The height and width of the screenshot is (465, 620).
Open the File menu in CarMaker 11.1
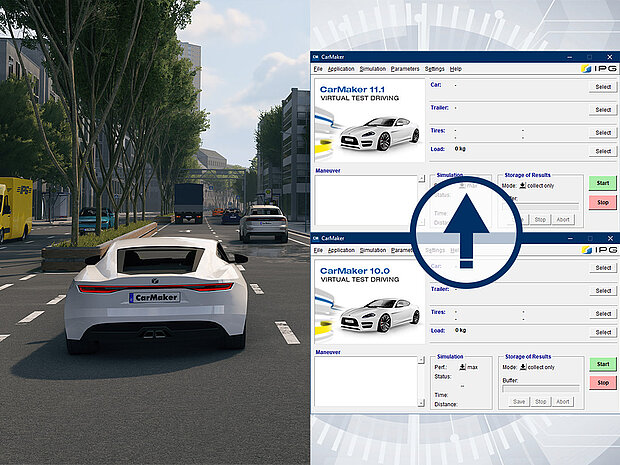(318, 69)
